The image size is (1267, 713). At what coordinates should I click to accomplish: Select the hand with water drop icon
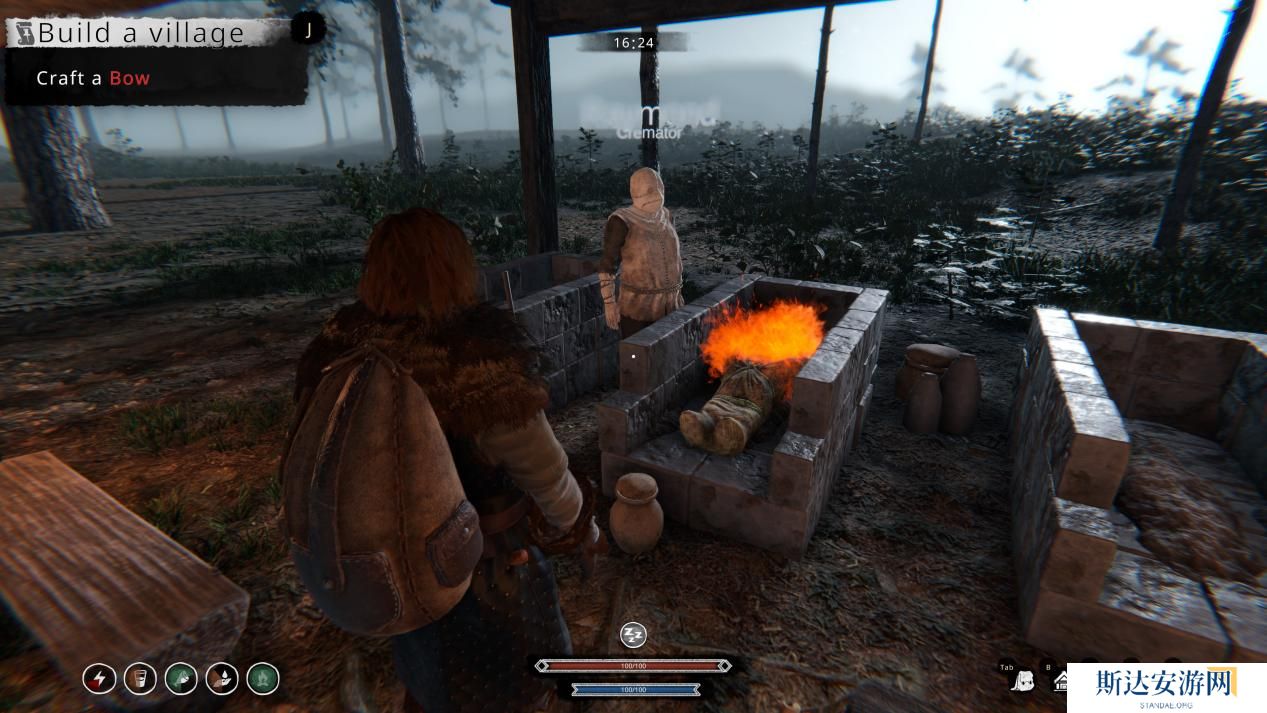click(222, 679)
